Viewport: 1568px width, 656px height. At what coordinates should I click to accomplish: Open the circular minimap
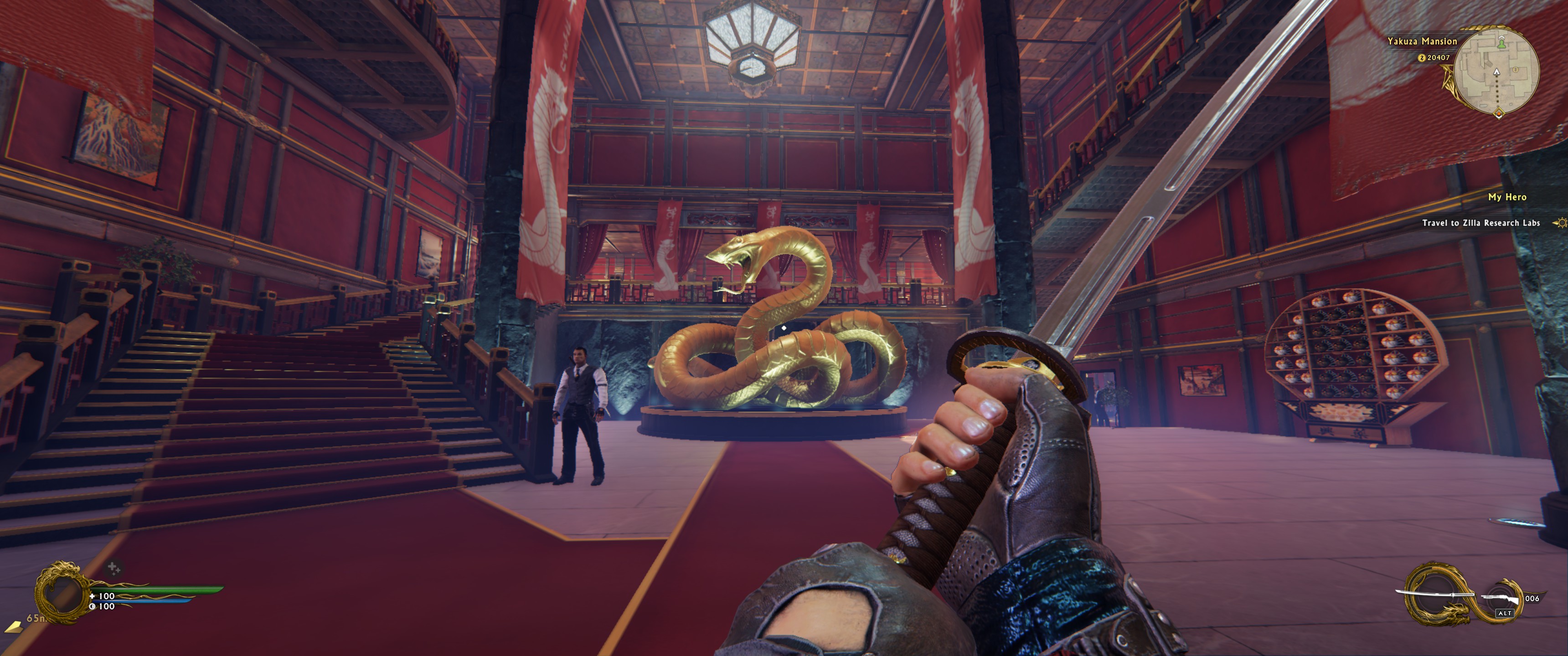[x=1497, y=72]
